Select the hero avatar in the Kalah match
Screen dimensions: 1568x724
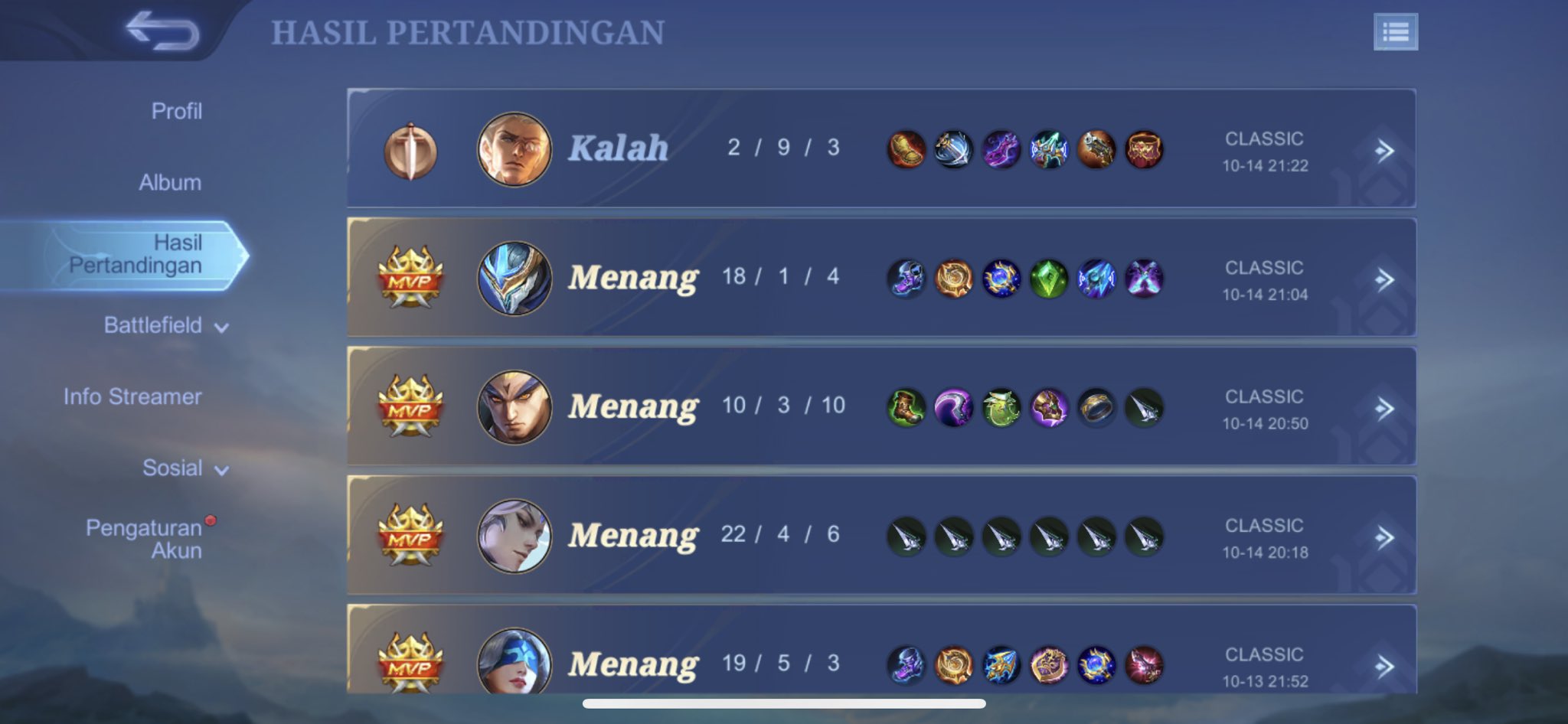click(513, 149)
